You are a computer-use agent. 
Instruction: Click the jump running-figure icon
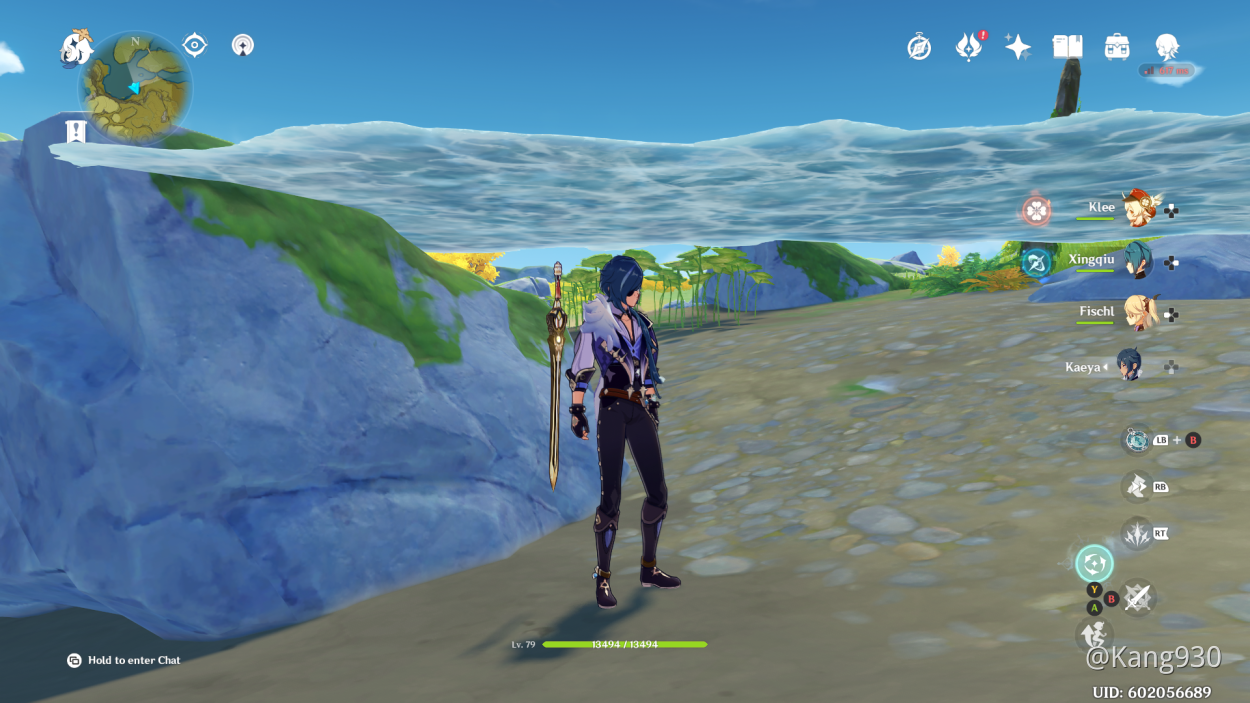point(1094,633)
